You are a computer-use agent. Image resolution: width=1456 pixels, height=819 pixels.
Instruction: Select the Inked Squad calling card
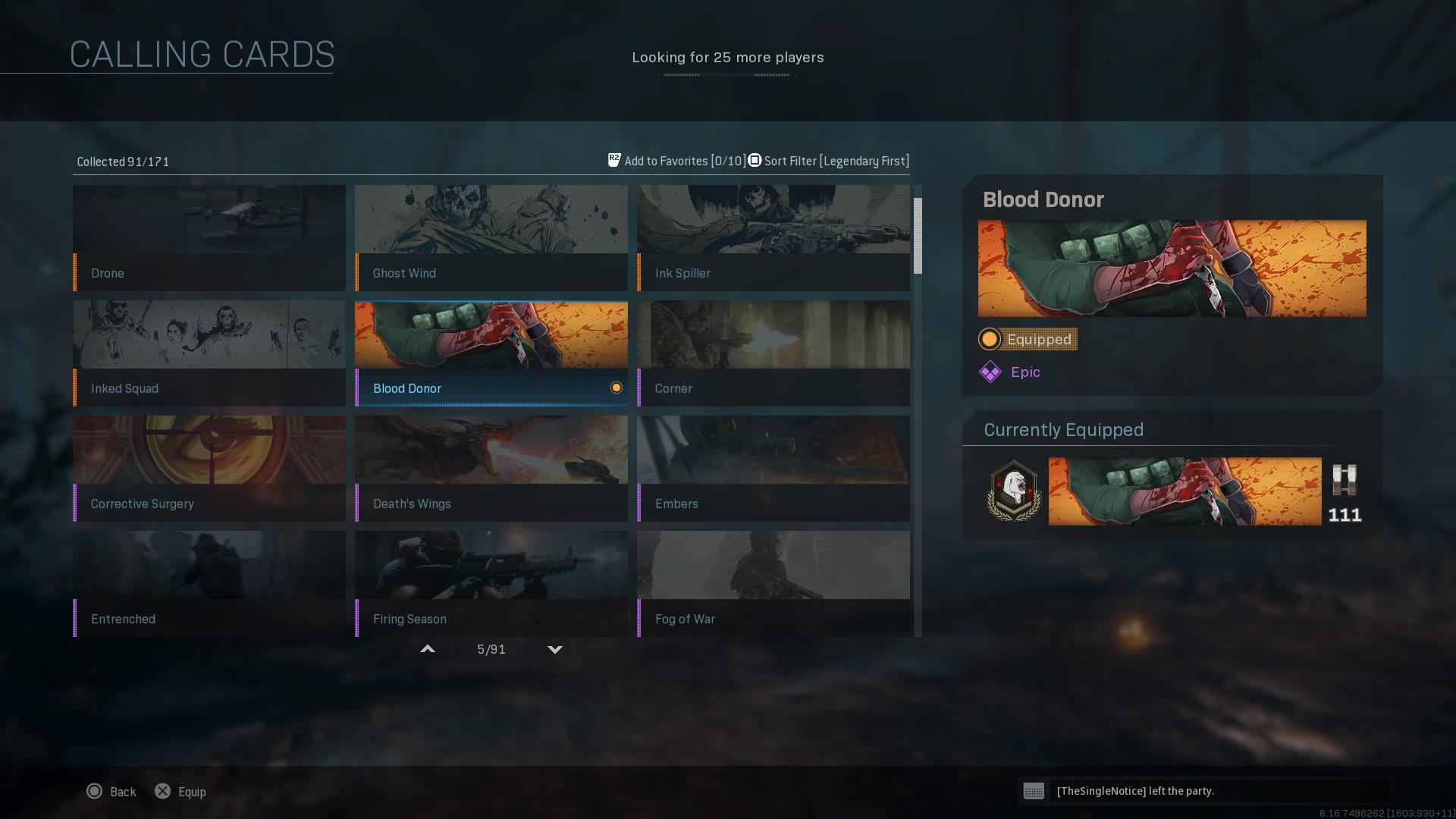(209, 353)
